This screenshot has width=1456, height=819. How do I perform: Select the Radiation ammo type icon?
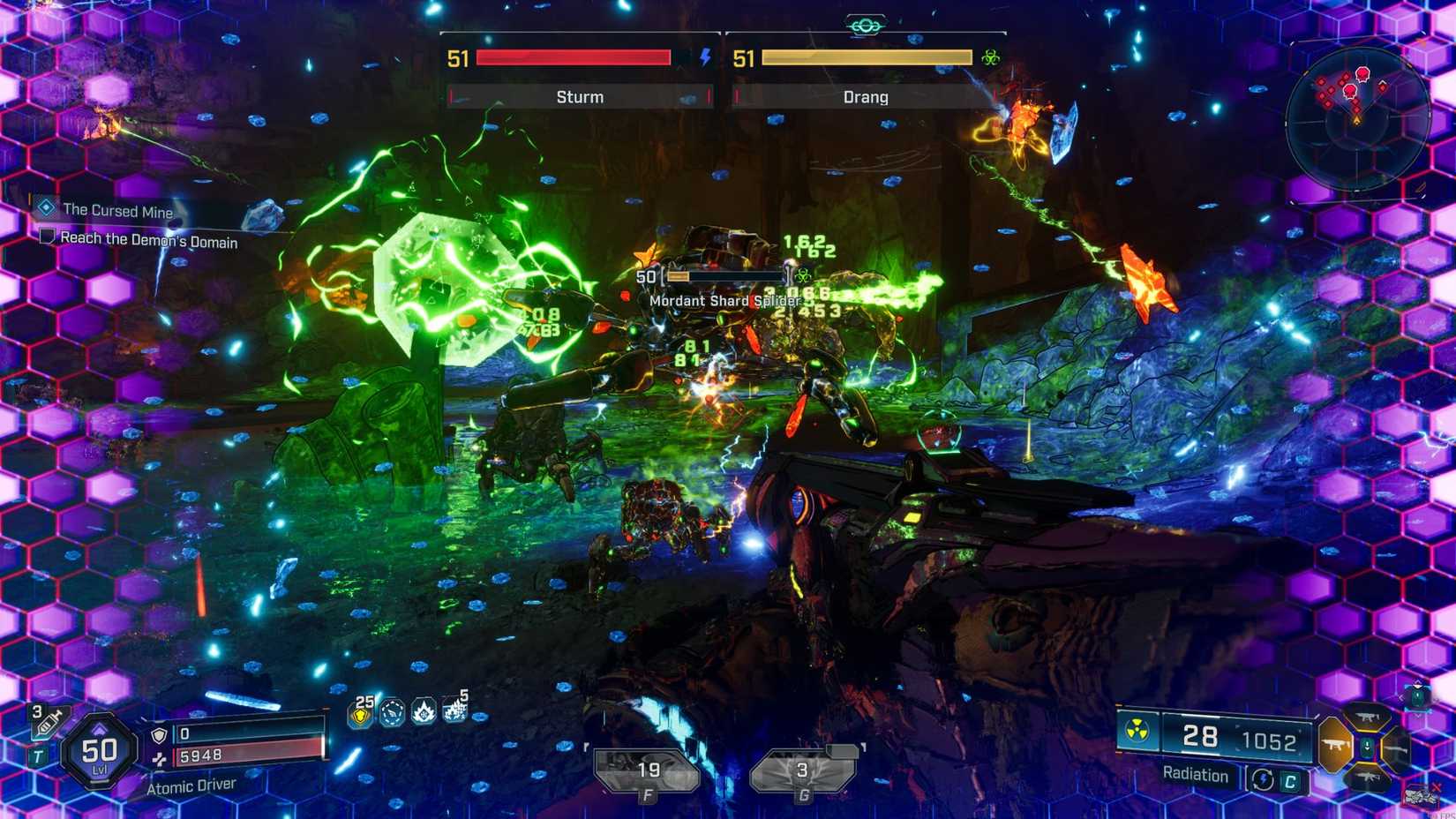tap(1137, 729)
